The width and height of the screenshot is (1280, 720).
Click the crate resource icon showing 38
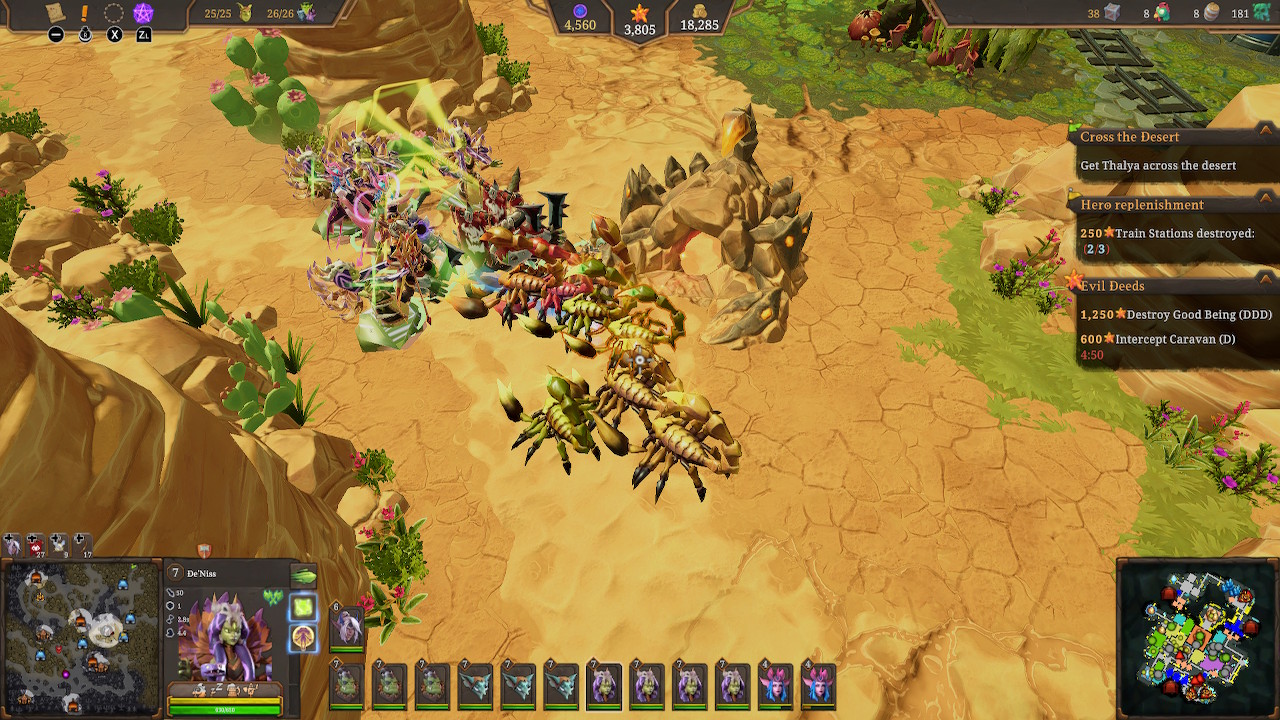[x=1112, y=13]
